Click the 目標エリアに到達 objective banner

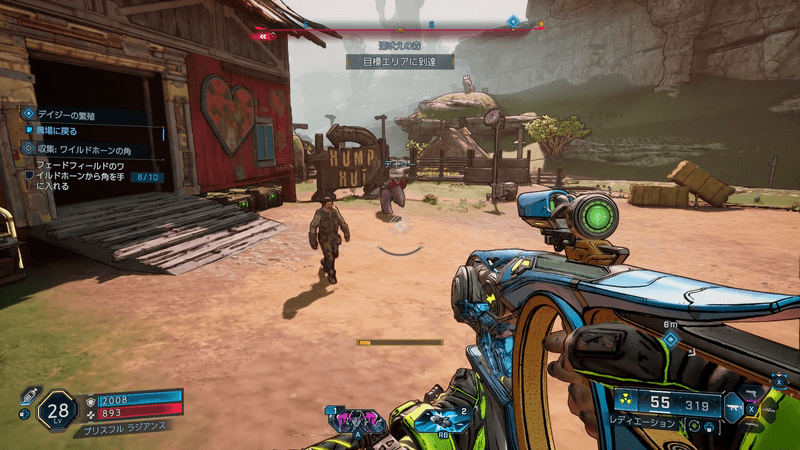tap(400, 61)
